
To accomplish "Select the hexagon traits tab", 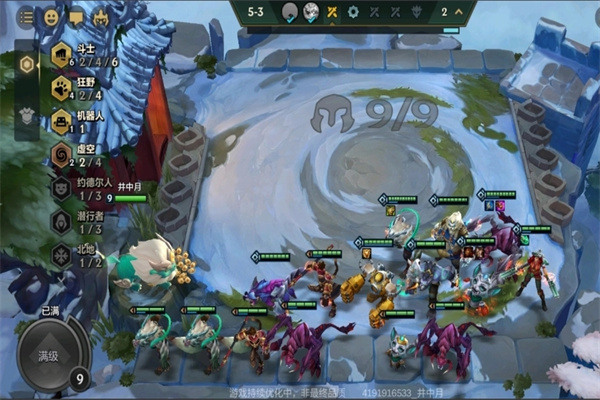I will pos(27,65).
